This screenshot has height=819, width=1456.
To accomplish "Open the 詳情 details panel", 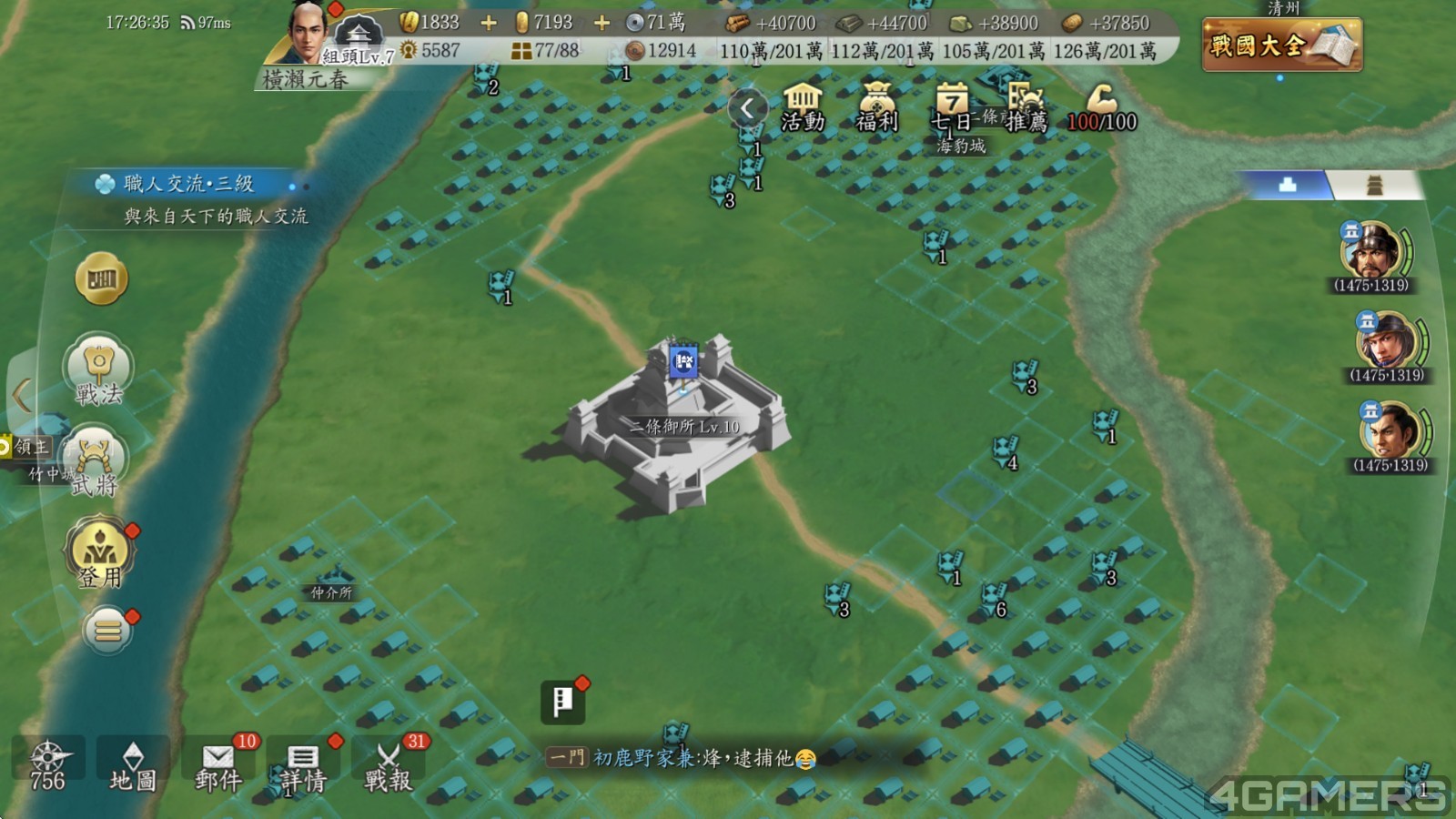I will [x=303, y=766].
